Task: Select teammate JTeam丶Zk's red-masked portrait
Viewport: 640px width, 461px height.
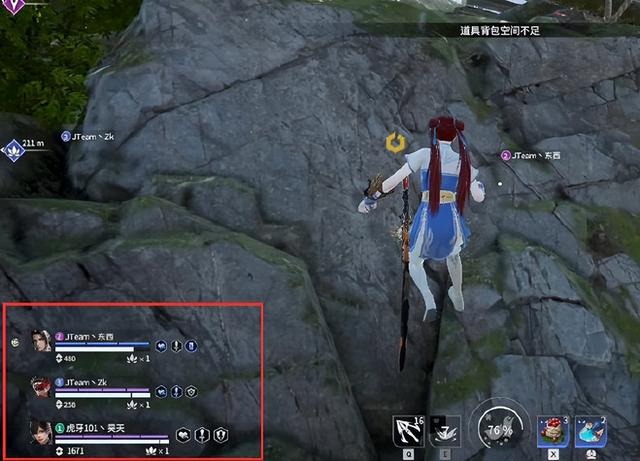Action: [x=41, y=388]
